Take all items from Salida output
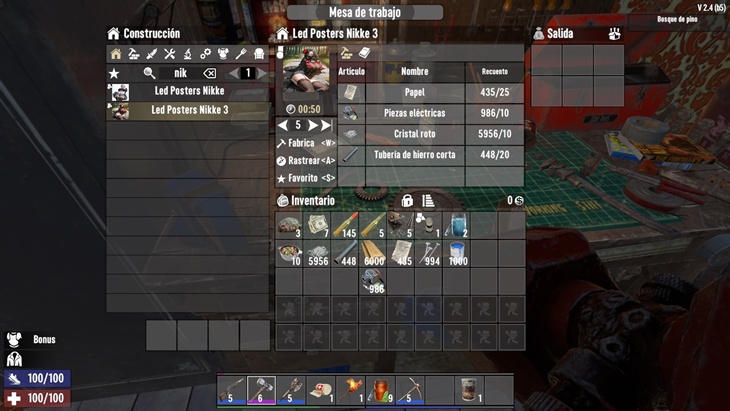 click(614, 34)
